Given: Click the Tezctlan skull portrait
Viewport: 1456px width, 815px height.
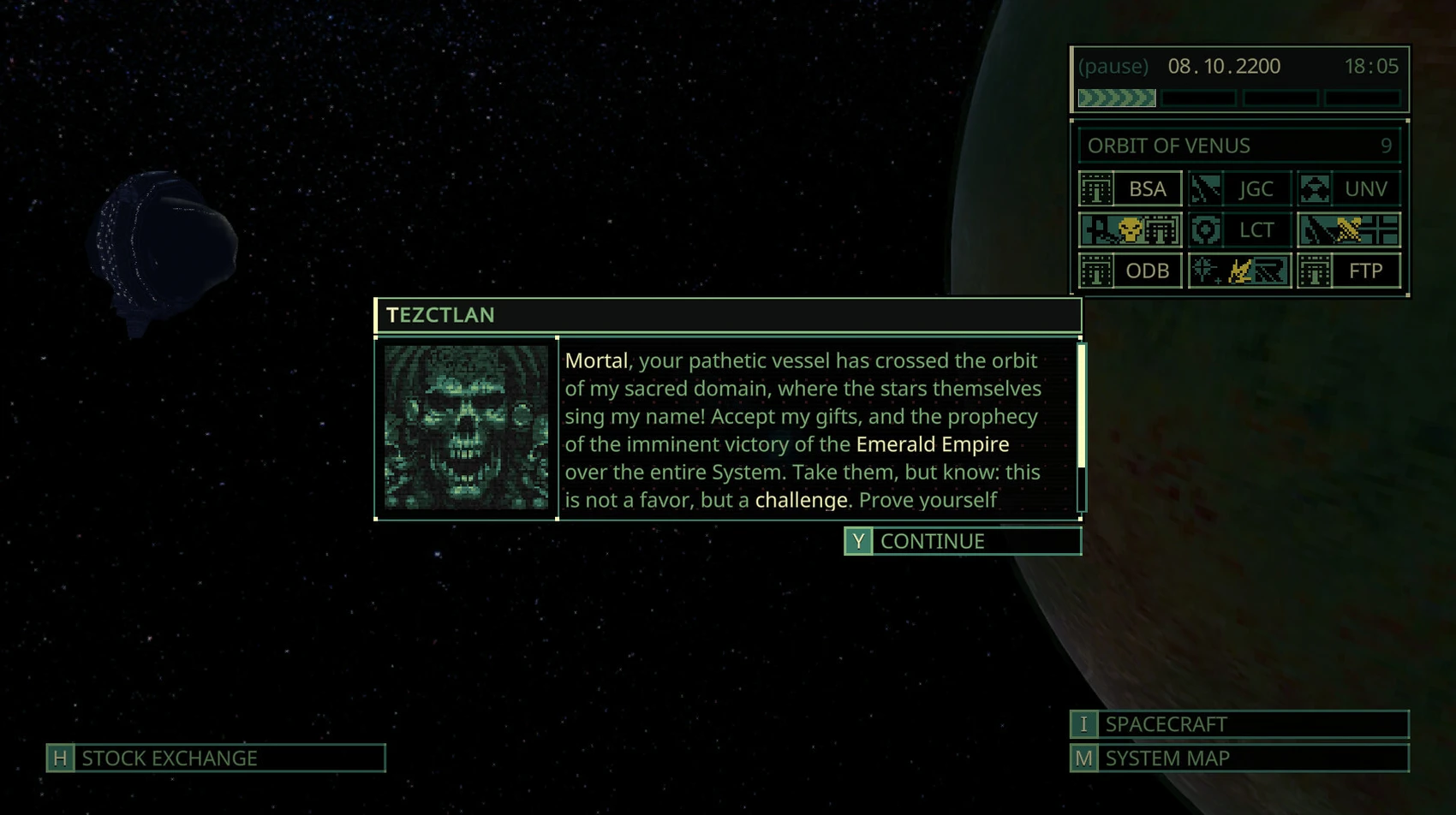Looking at the screenshot, I should (466, 428).
